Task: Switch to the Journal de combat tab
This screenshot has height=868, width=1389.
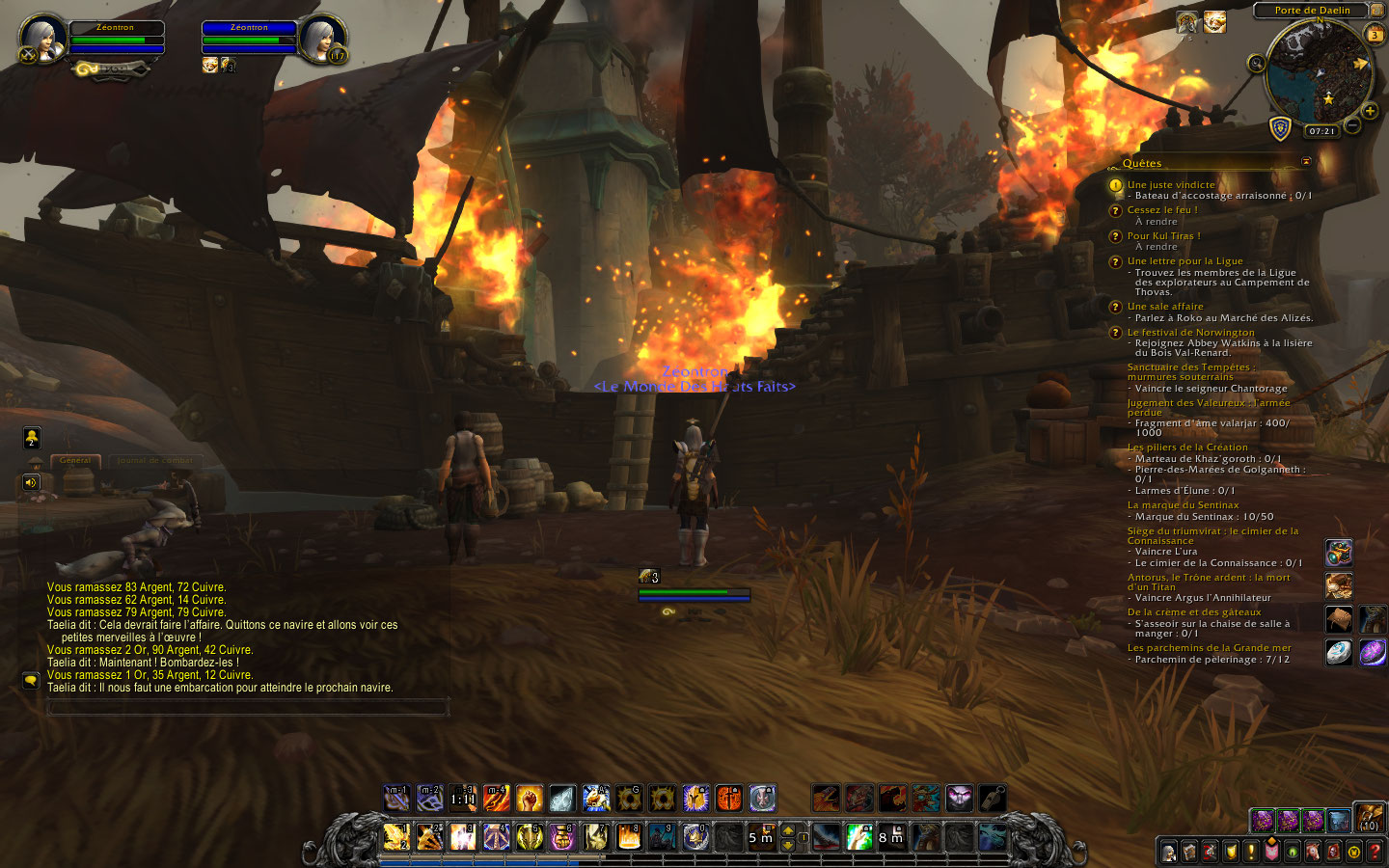Action: coord(154,460)
